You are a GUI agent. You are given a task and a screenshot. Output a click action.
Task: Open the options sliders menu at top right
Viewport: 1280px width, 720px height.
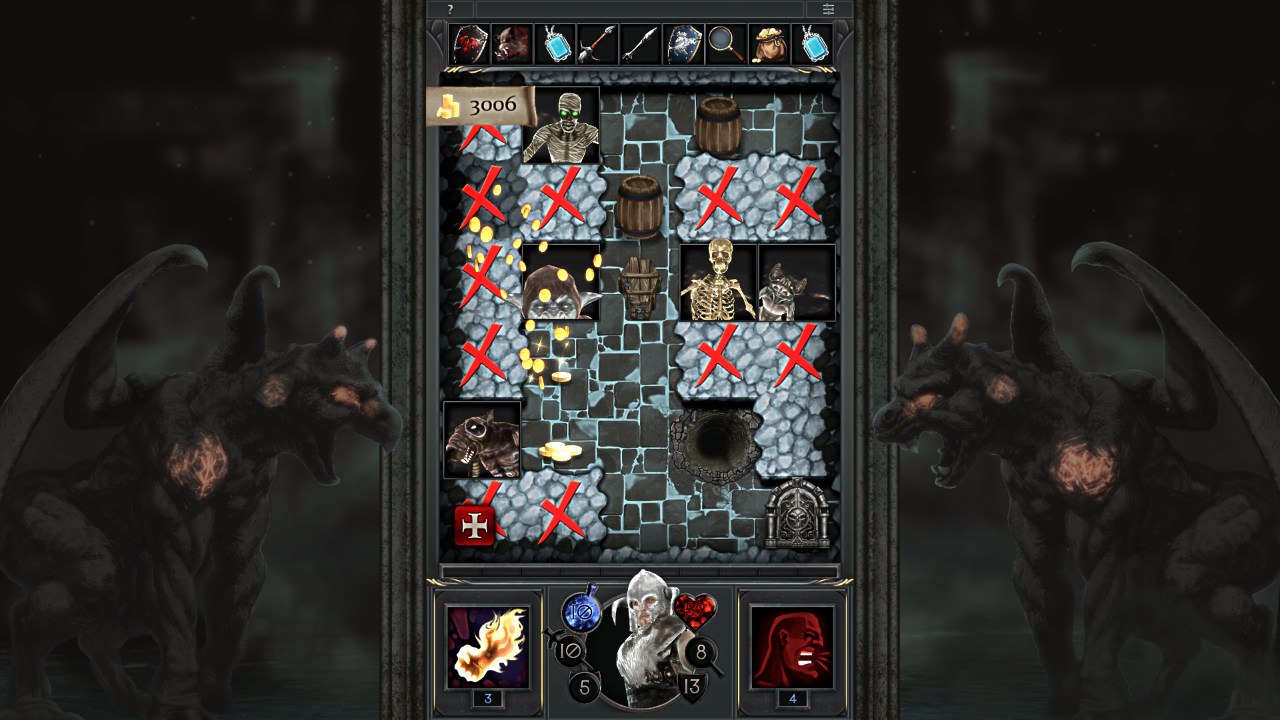tap(828, 8)
